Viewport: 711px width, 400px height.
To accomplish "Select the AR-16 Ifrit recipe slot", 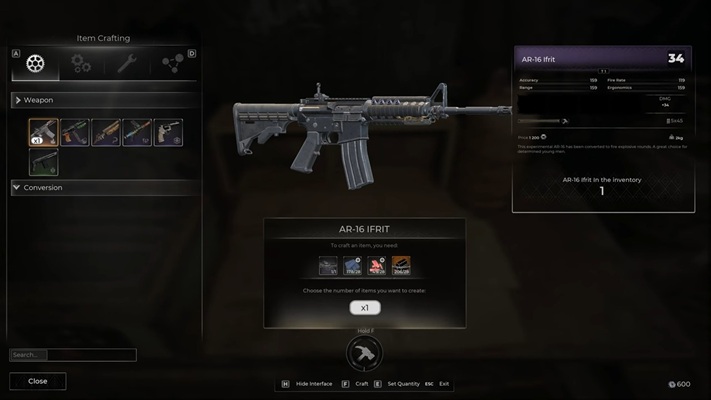I will tap(43, 133).
